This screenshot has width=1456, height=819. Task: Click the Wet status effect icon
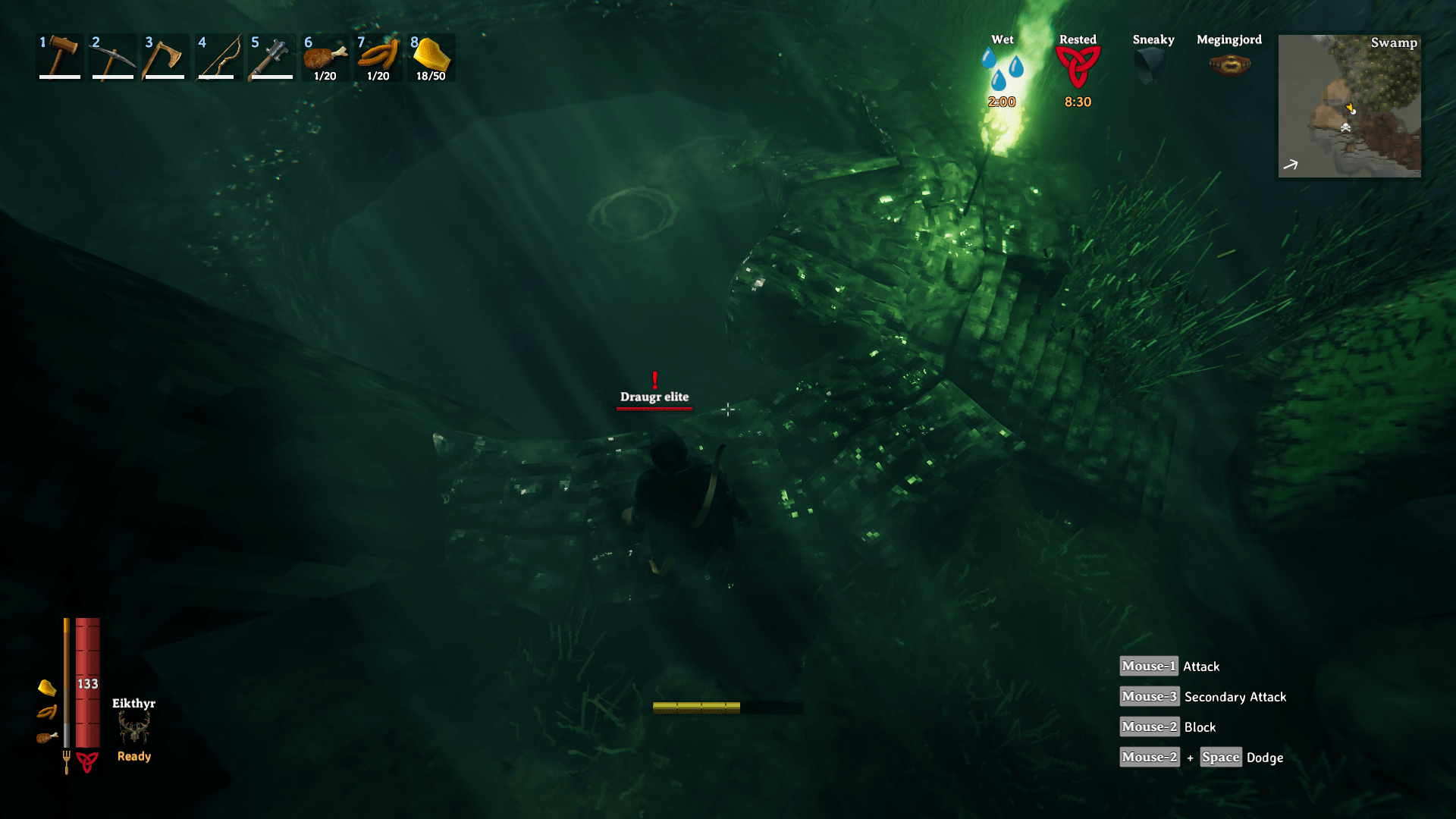point(1003,68)
